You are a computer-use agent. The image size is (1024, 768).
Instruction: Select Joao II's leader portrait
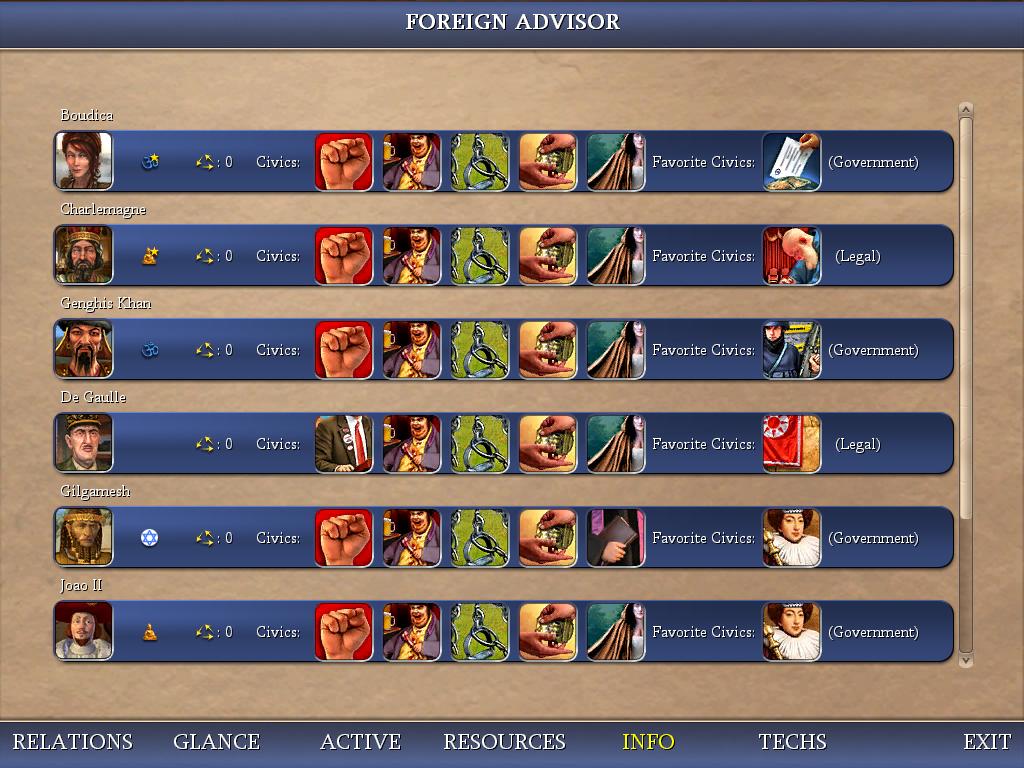pyautogui.click(x=84, y=631)
